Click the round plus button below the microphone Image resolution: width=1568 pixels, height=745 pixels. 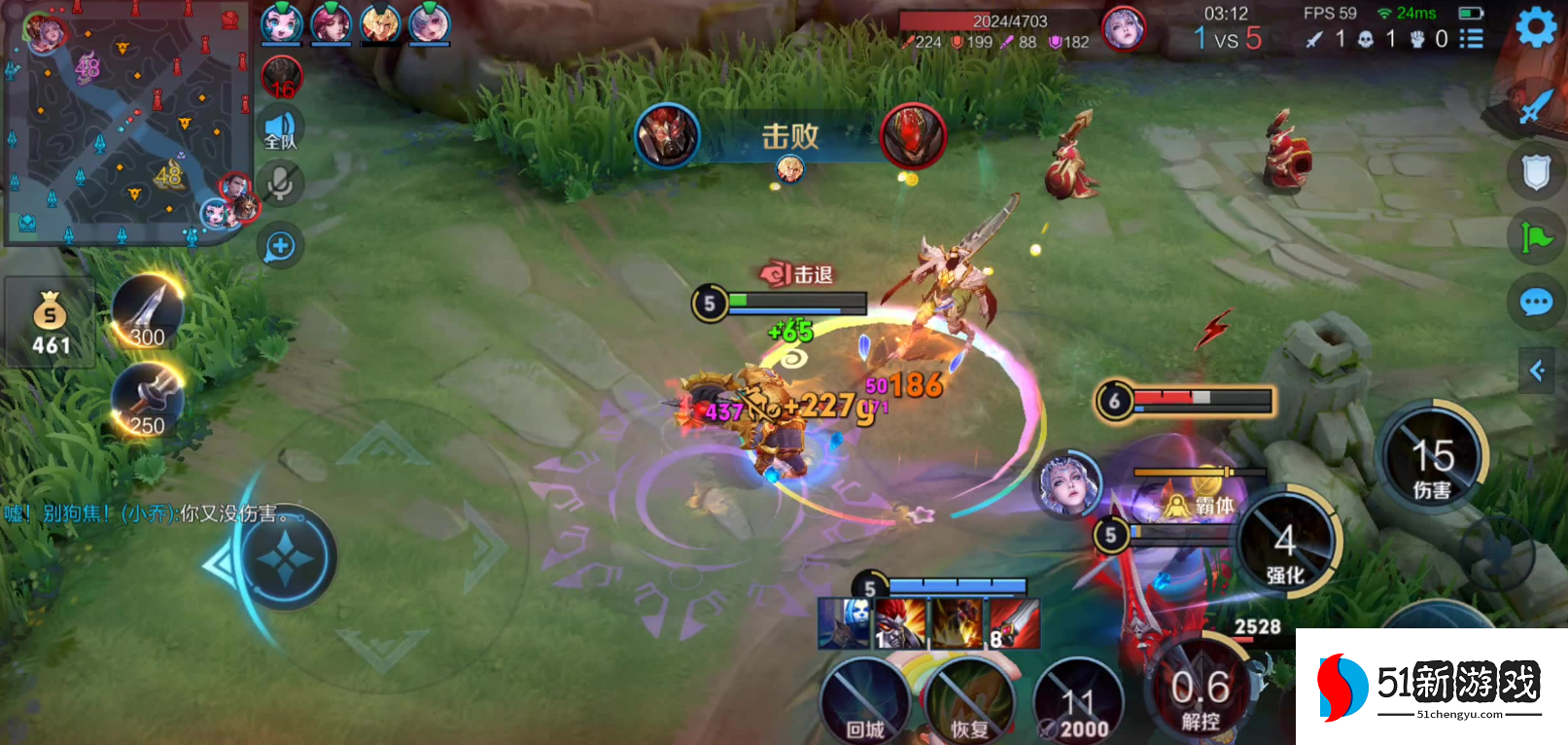pos(280,246)
